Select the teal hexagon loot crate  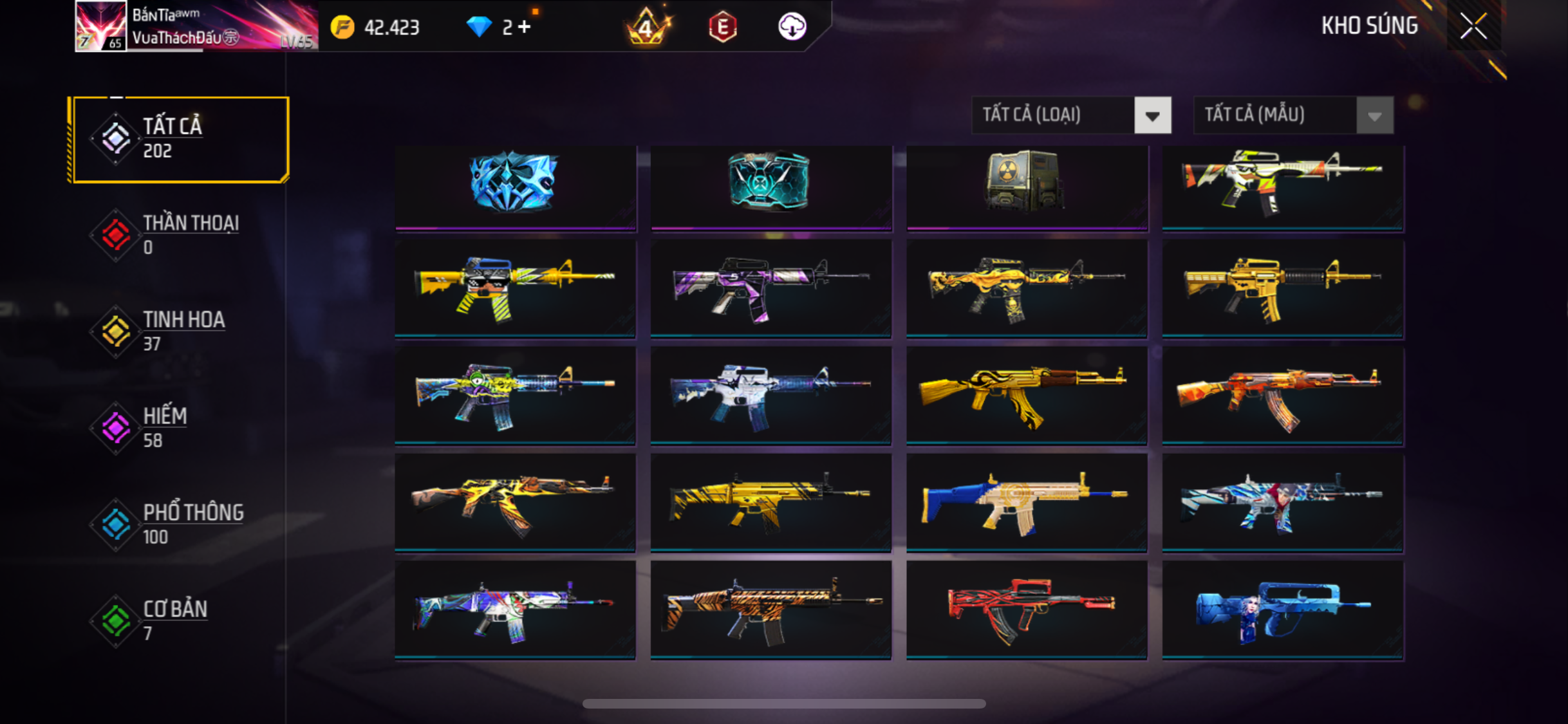pos(770,183)
